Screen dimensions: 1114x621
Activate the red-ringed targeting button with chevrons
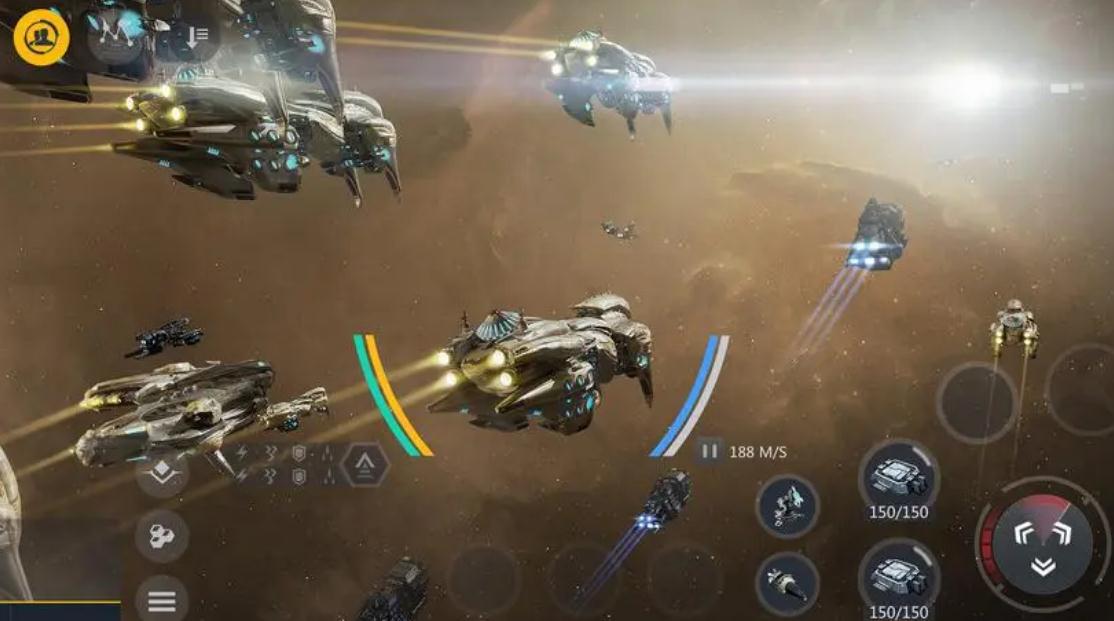[1042, 544]
